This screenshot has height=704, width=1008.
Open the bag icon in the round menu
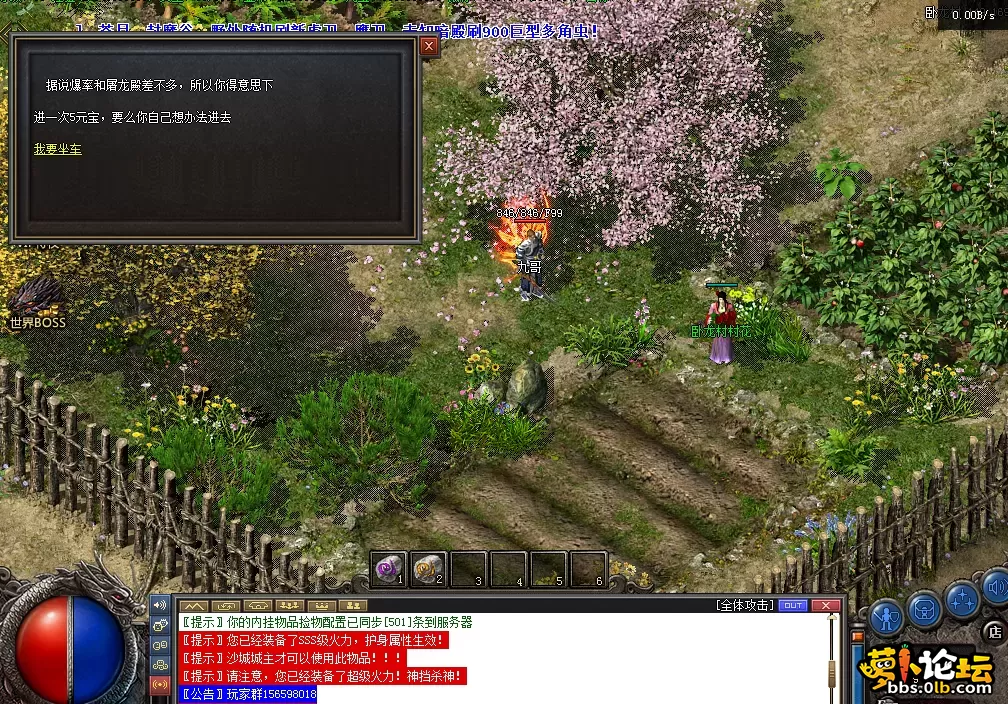point(925,606)
